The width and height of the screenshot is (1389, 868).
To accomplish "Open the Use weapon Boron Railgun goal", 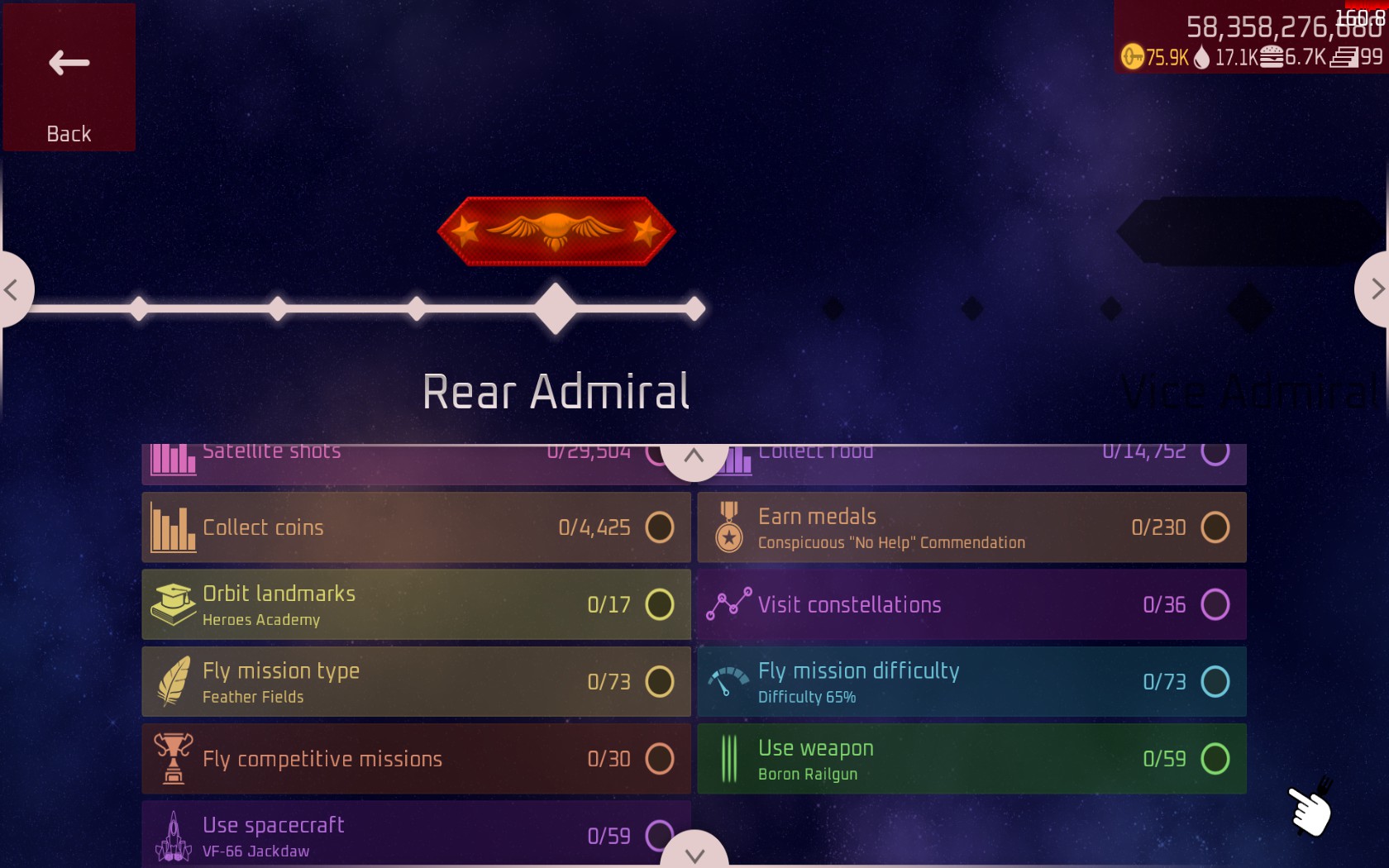I will 971,759.
